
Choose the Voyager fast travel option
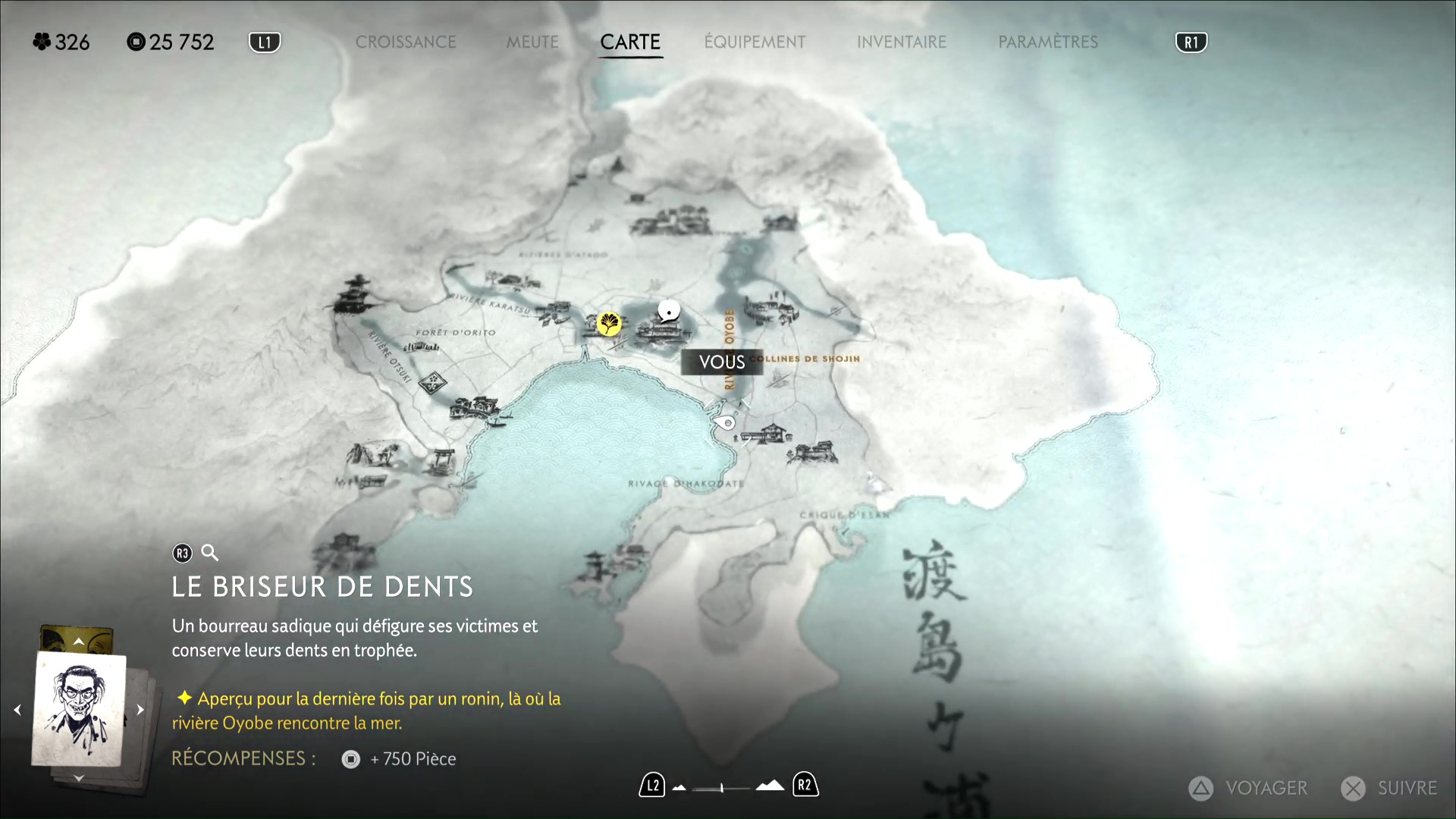click(1249, 789)
